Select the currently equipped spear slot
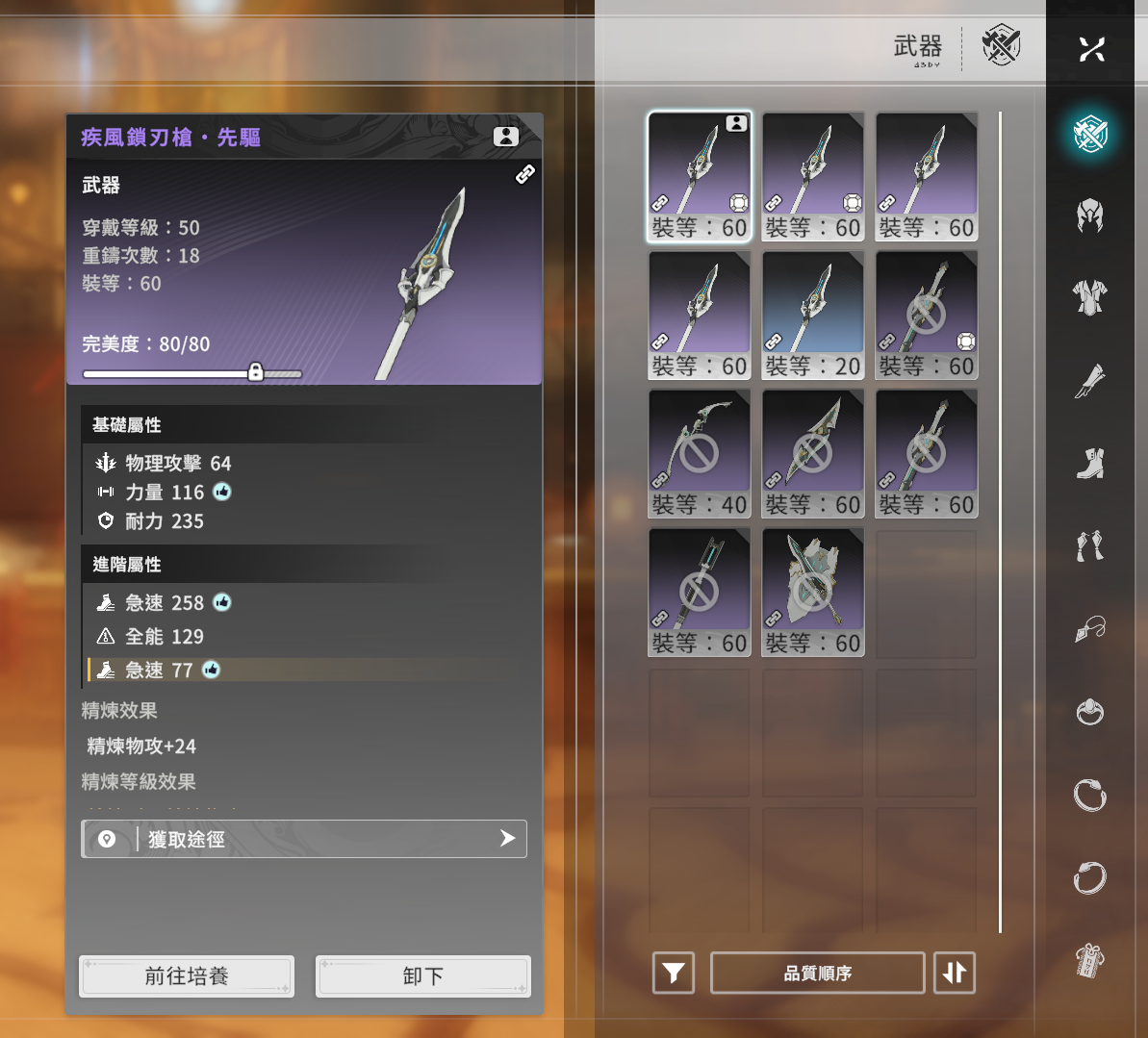1148x1038 pixels. pos(700,177)
